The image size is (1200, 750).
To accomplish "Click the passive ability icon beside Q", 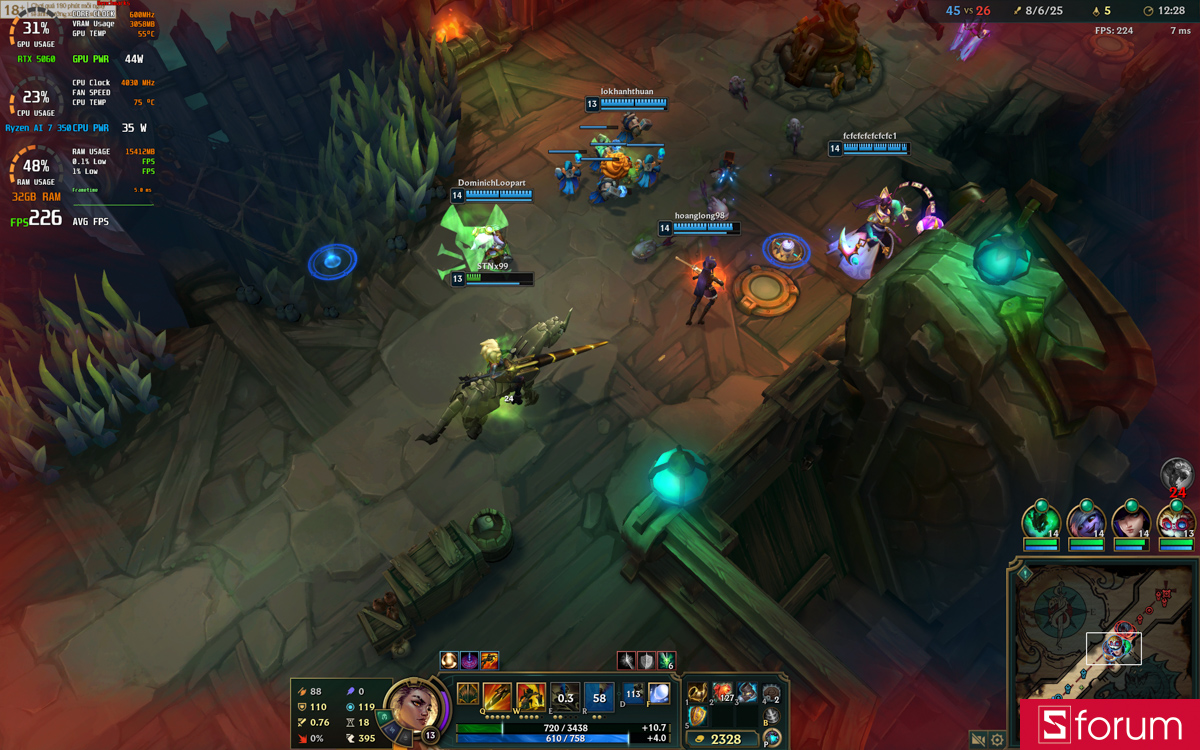I will (467, 693).
